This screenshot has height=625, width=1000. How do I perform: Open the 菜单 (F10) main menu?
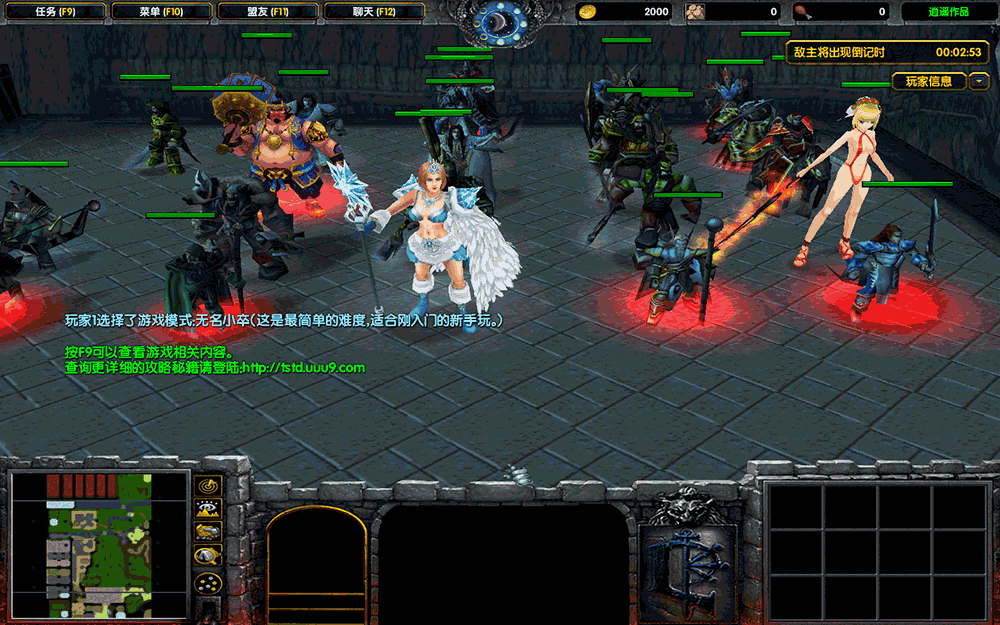click(161, 12)
